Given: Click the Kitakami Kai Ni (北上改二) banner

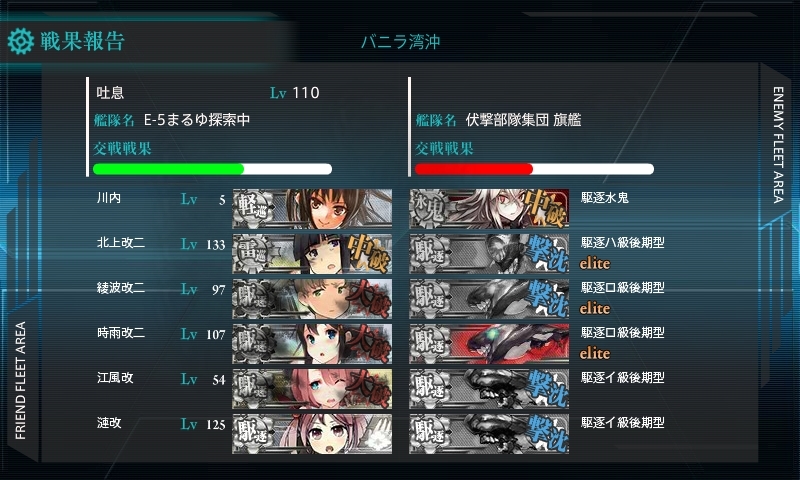Looking at the screenshot, I should (311, 252).
